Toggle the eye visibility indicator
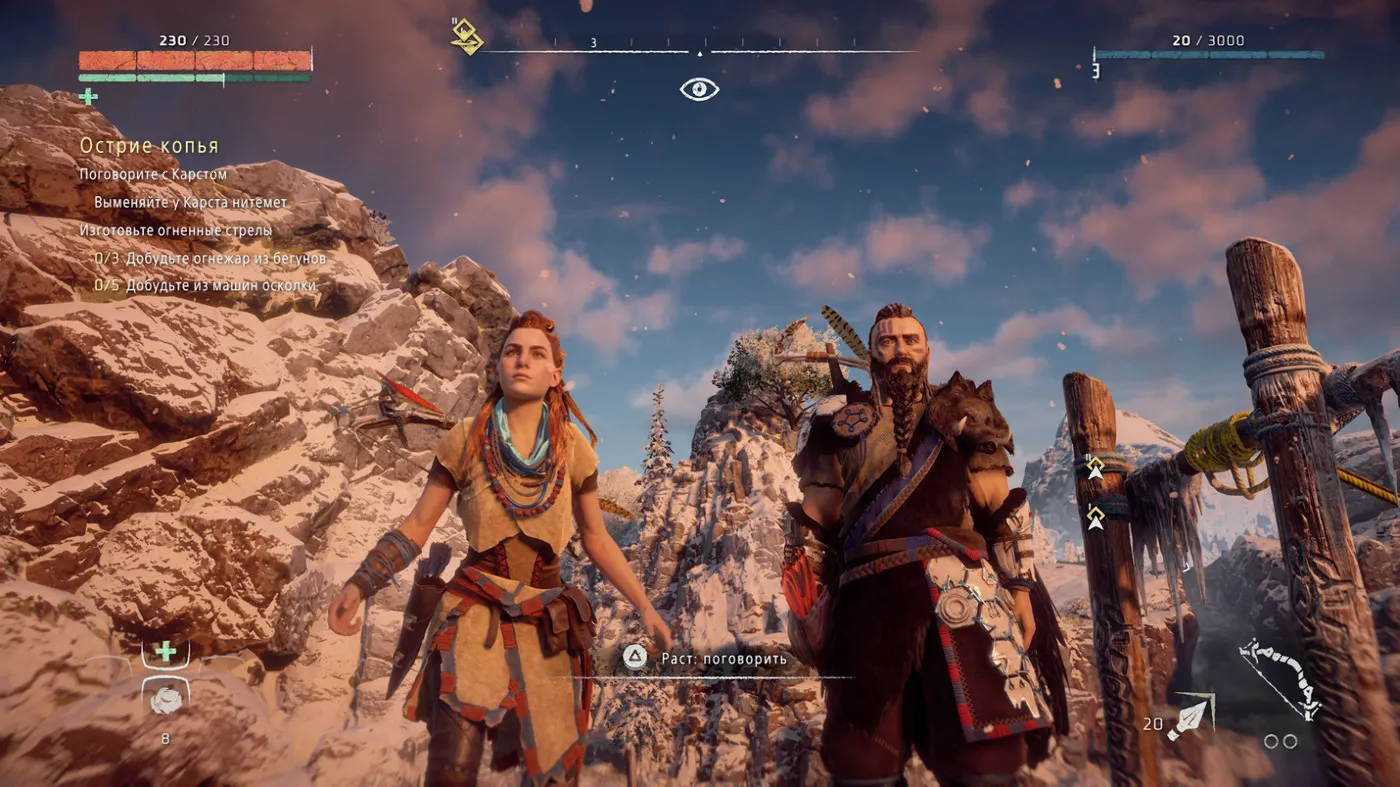The width and height of the screenshot is (1400, 787). [x=699, y=90]
